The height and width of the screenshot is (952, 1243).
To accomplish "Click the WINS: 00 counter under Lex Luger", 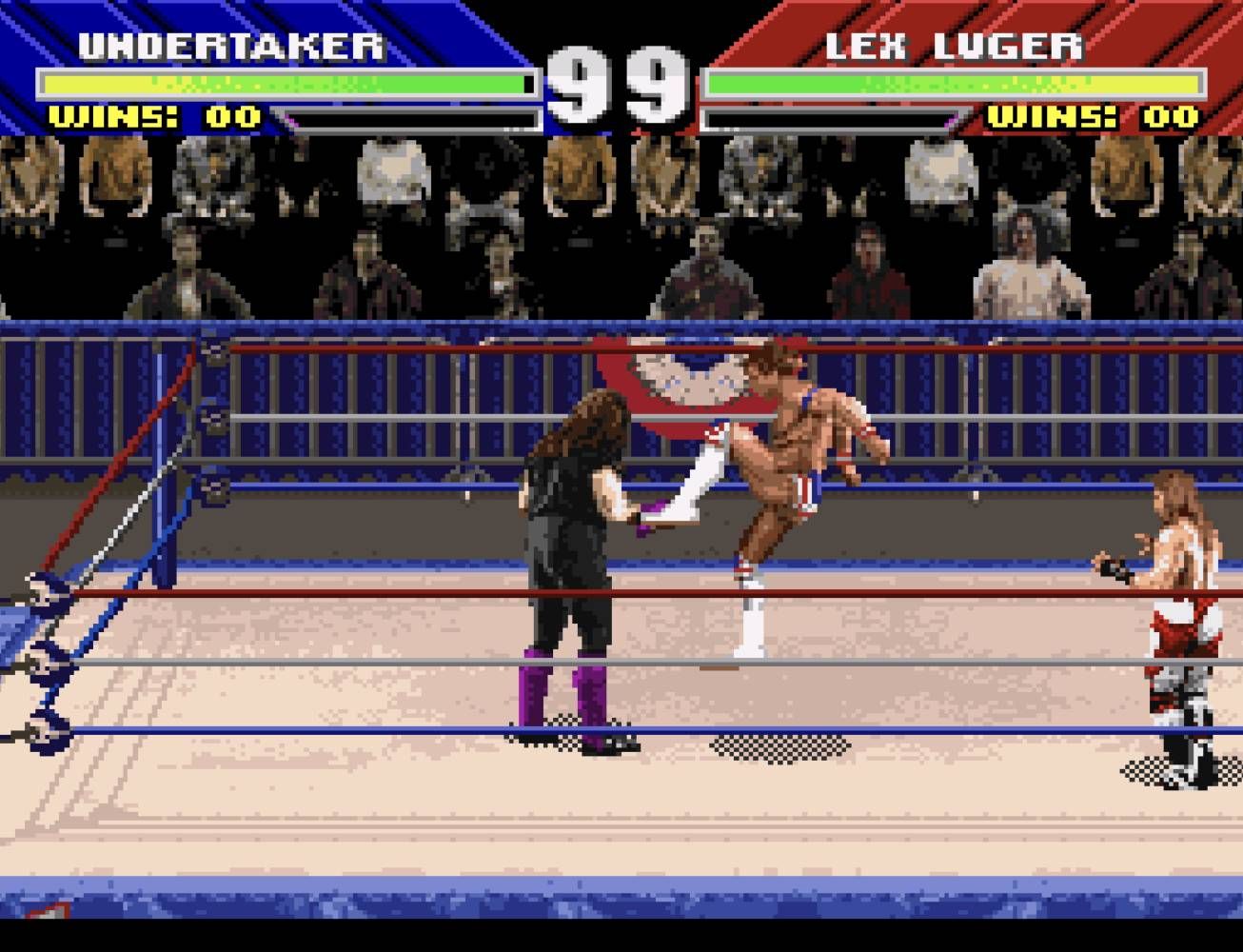I will [1090, 116].
